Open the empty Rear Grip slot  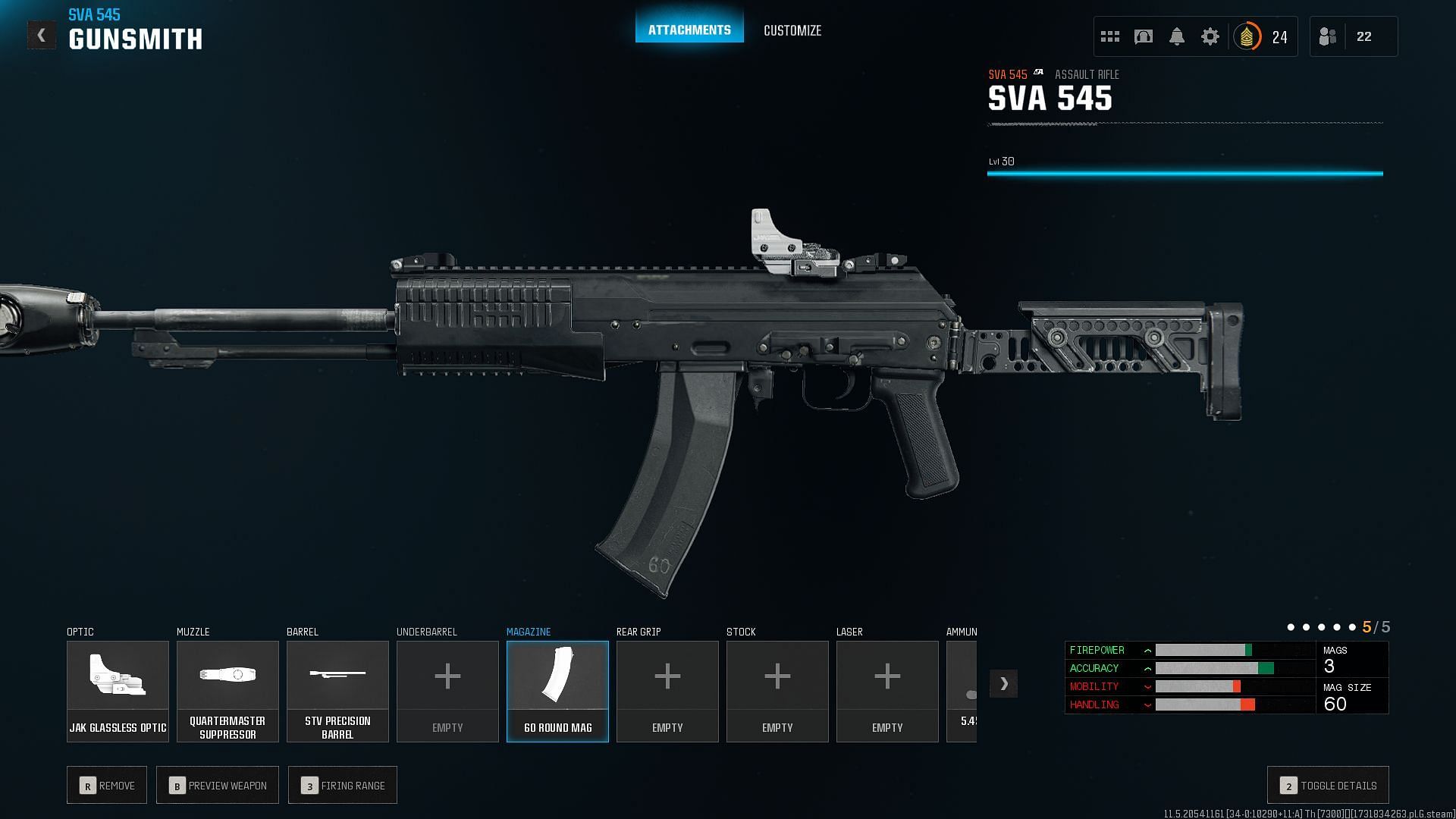point(667,691)
